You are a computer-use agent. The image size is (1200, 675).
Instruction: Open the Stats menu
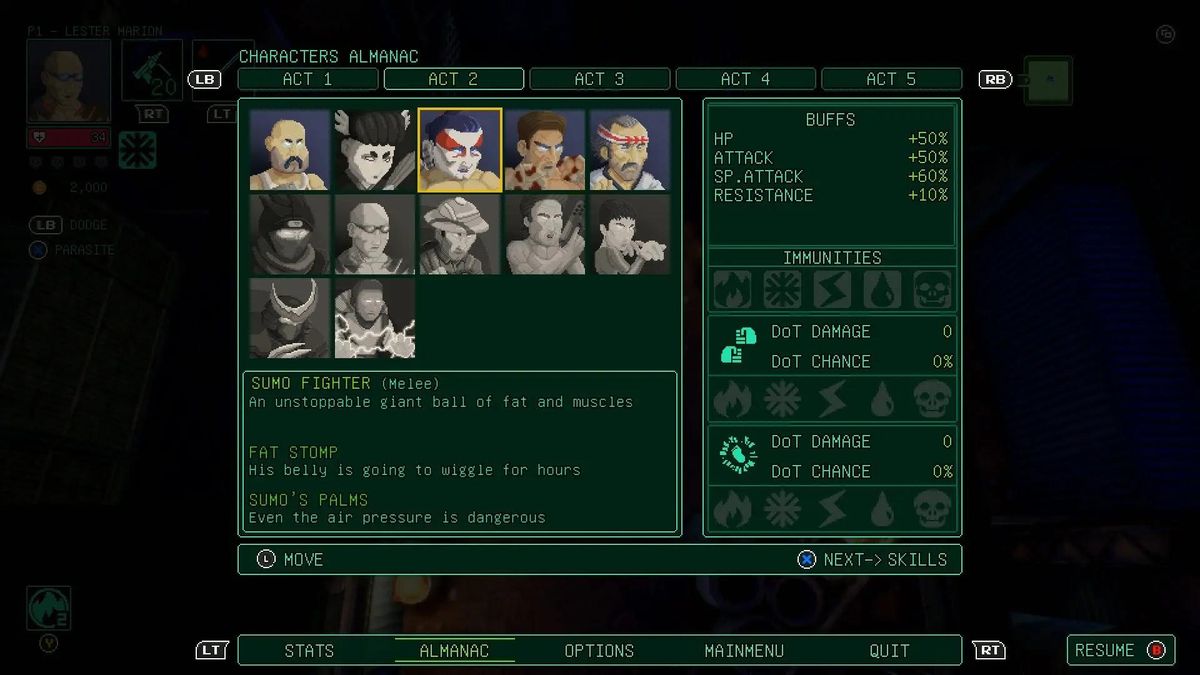[x=309, y=650]
